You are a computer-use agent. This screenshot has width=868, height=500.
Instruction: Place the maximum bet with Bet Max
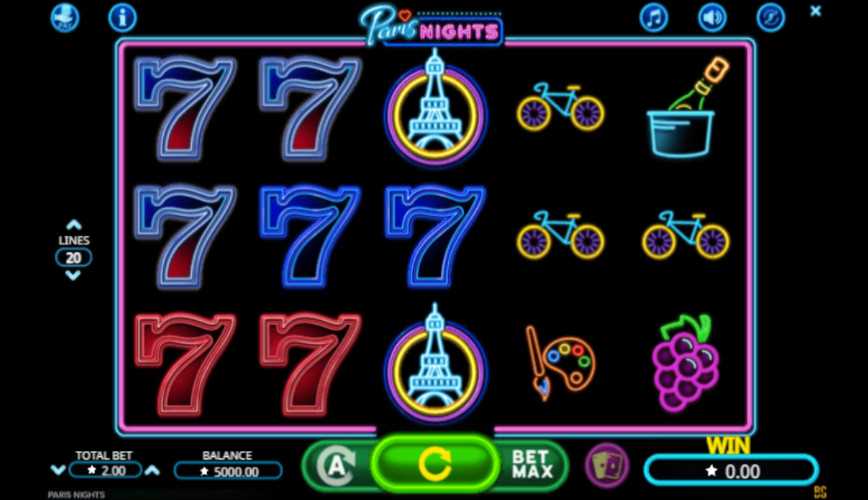click(x=531, y=464)
